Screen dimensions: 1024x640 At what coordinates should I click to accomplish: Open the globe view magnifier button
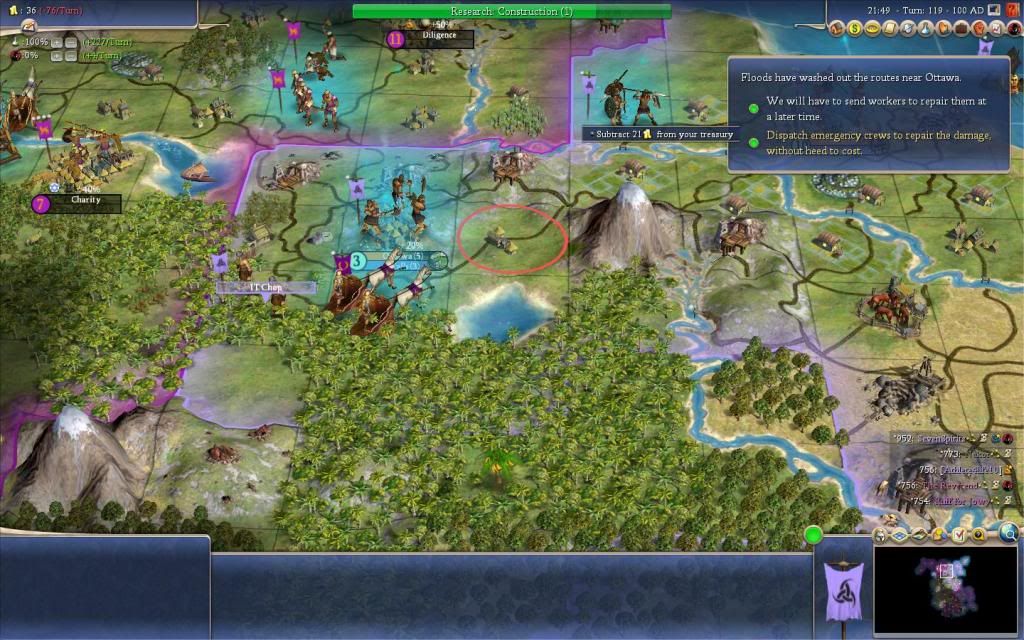coord(1008,534)
